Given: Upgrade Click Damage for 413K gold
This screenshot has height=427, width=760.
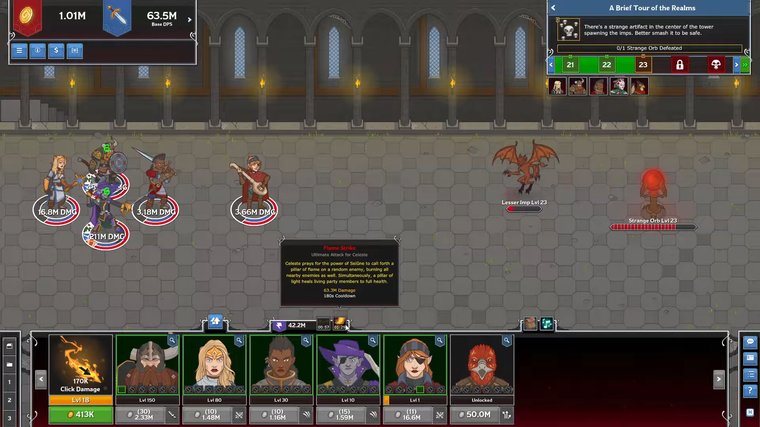Looking at the screenshot, I should [x=80, y=414].
